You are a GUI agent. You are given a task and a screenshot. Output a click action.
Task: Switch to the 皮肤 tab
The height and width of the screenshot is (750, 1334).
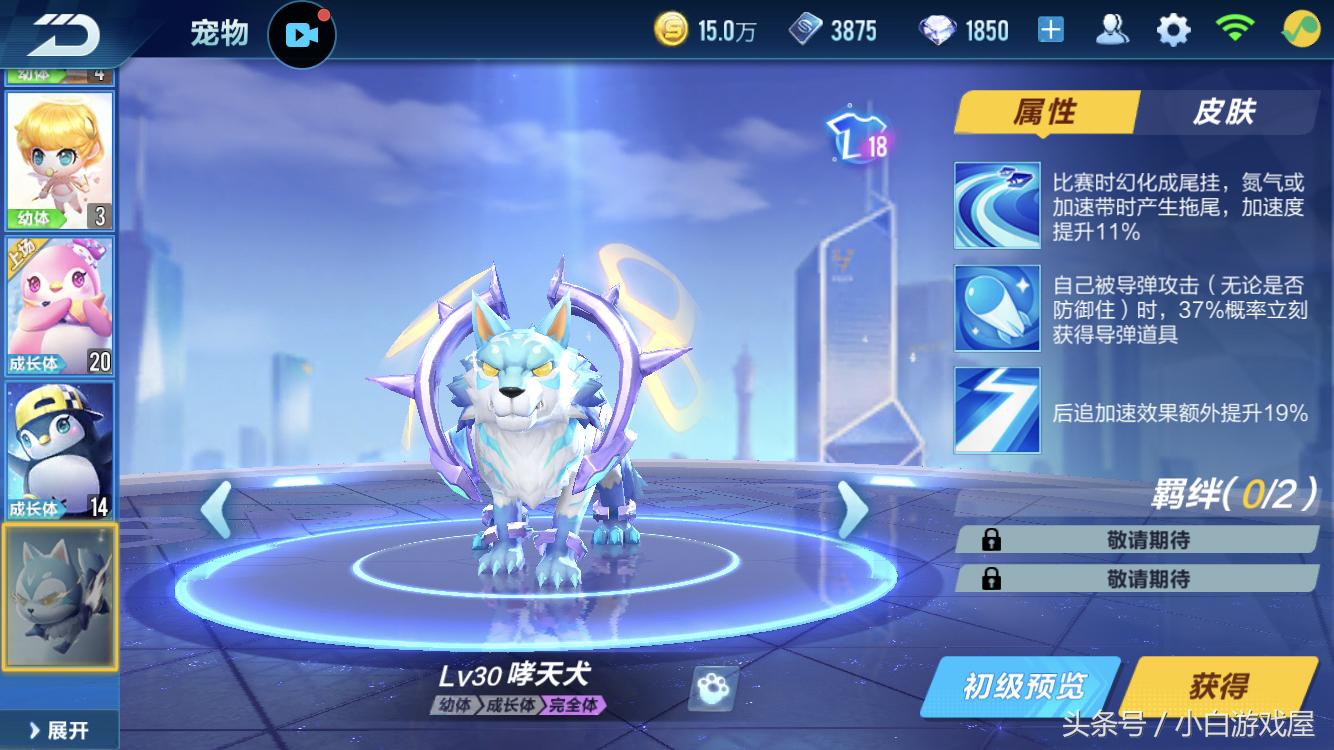(1224, 112)
